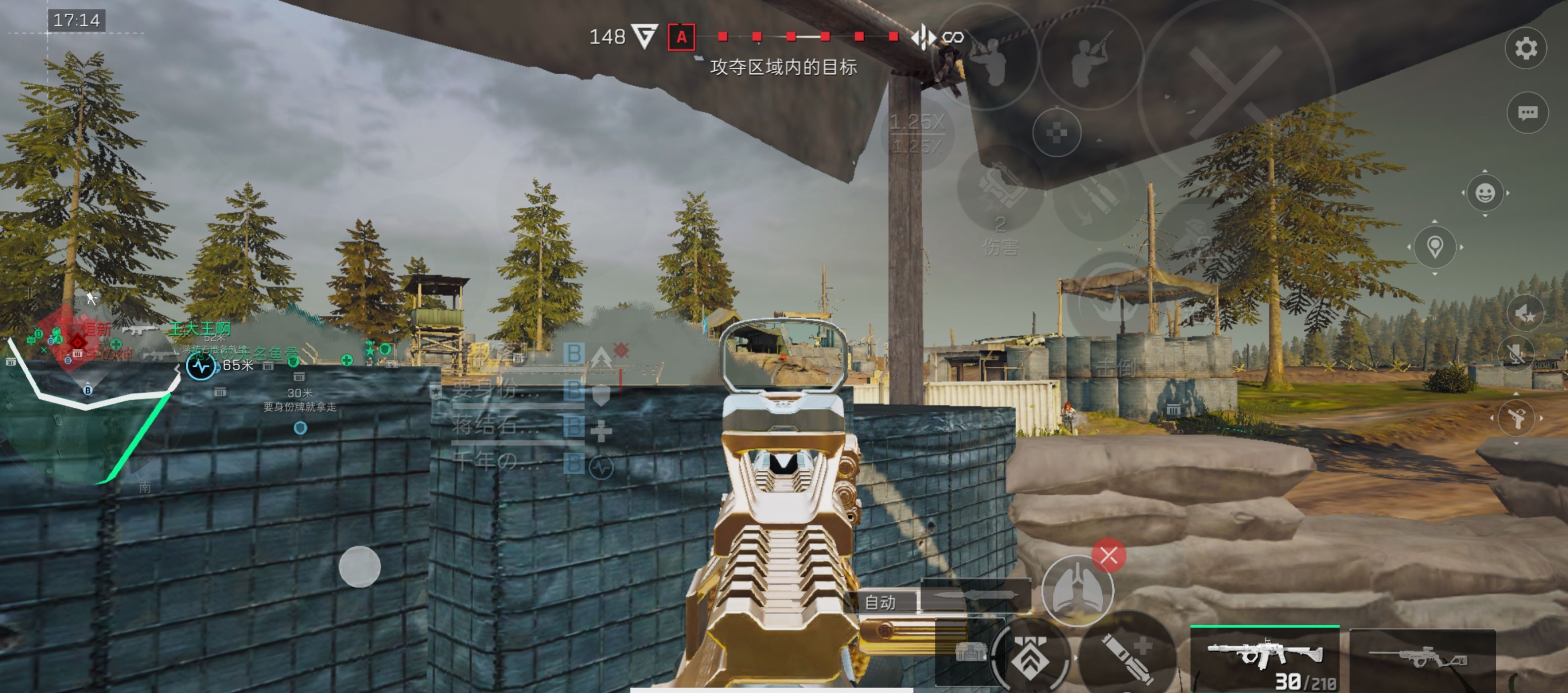Tap the pistol icon wheel button
This screenshot has width=1568, height=693.
[x=1516, y=418]
